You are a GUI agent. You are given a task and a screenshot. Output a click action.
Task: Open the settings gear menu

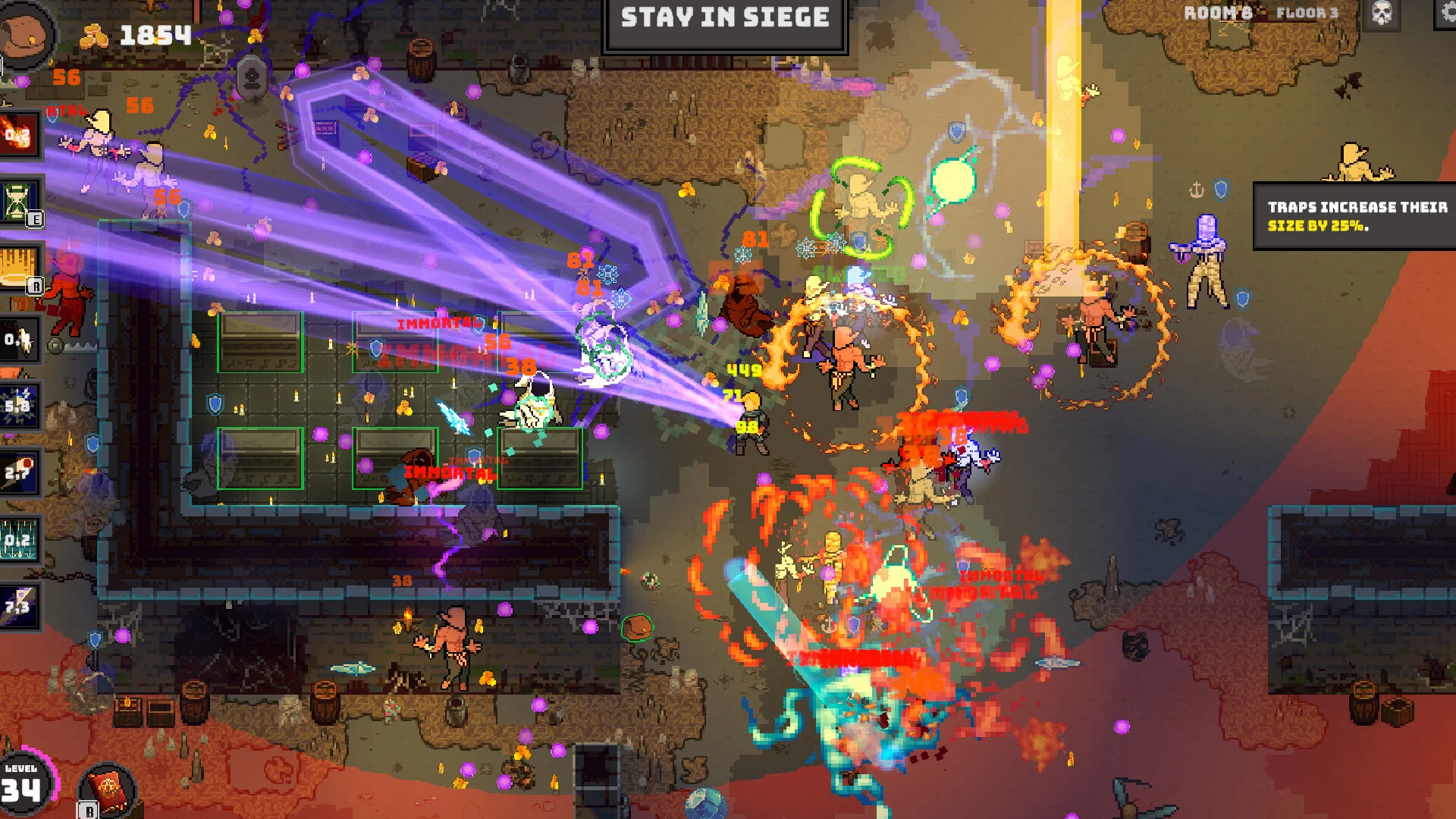[x=1447, y=12]
